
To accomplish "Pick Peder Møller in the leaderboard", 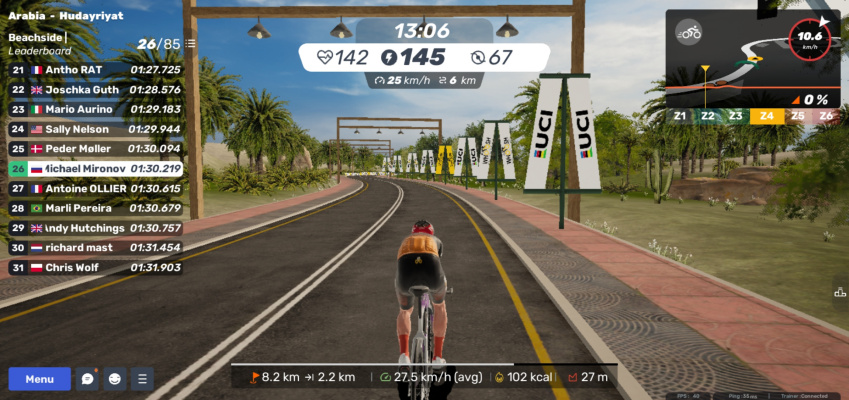I will tap(95, 149).
